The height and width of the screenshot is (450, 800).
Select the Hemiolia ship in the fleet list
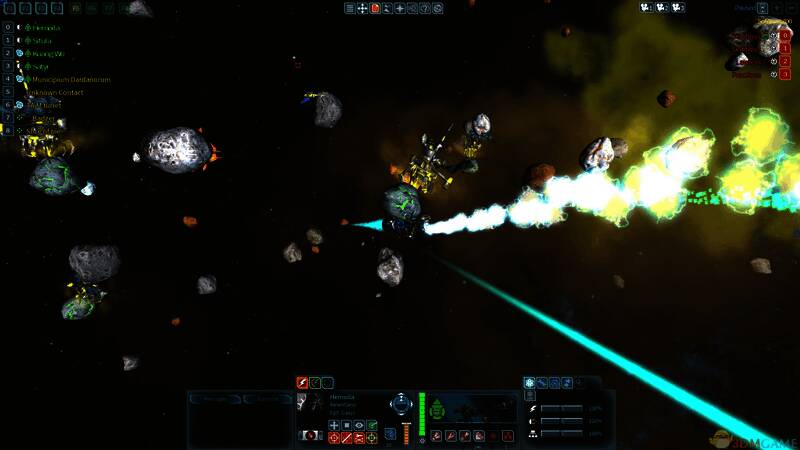point(46,27)
